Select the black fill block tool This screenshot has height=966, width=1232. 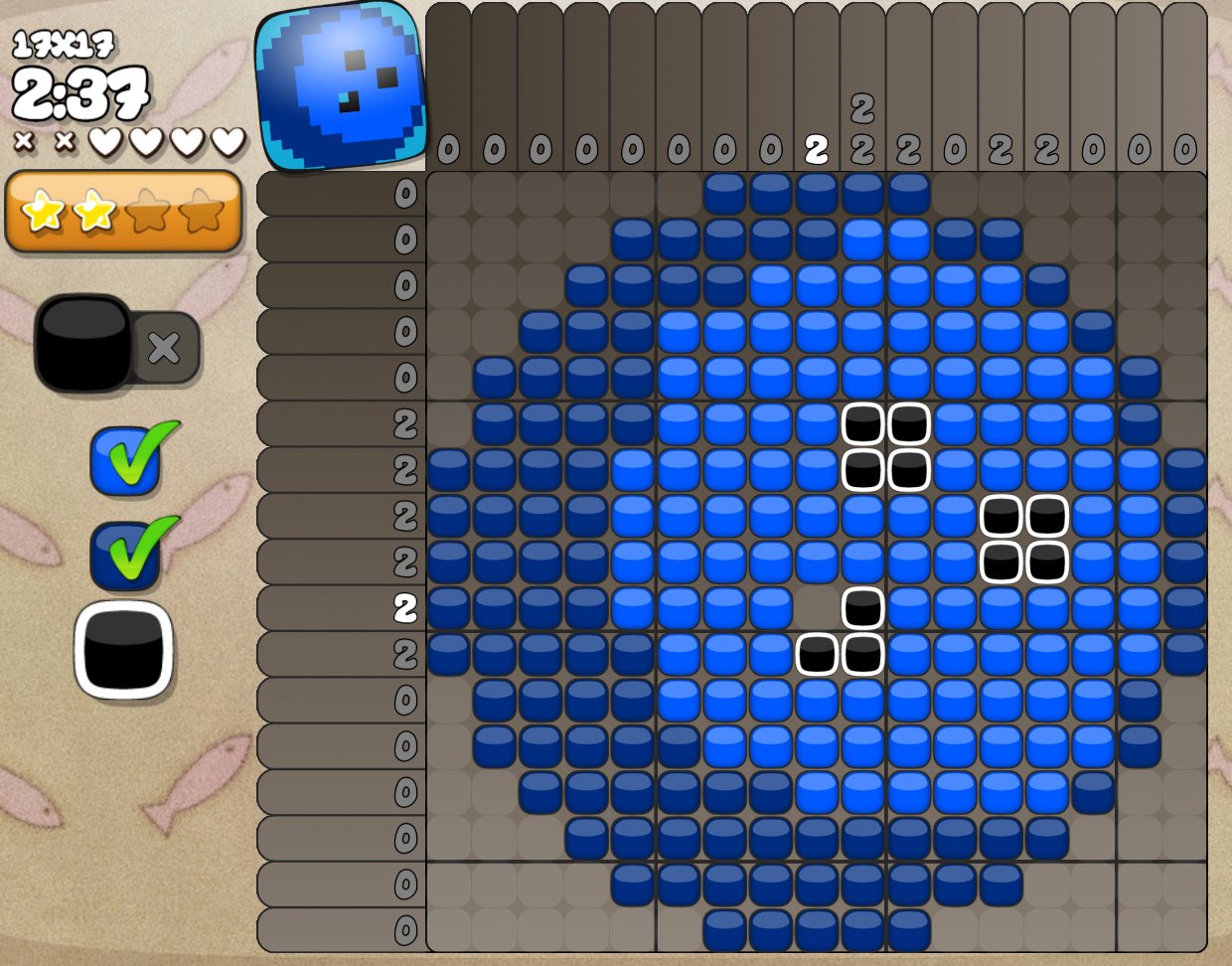83,344
